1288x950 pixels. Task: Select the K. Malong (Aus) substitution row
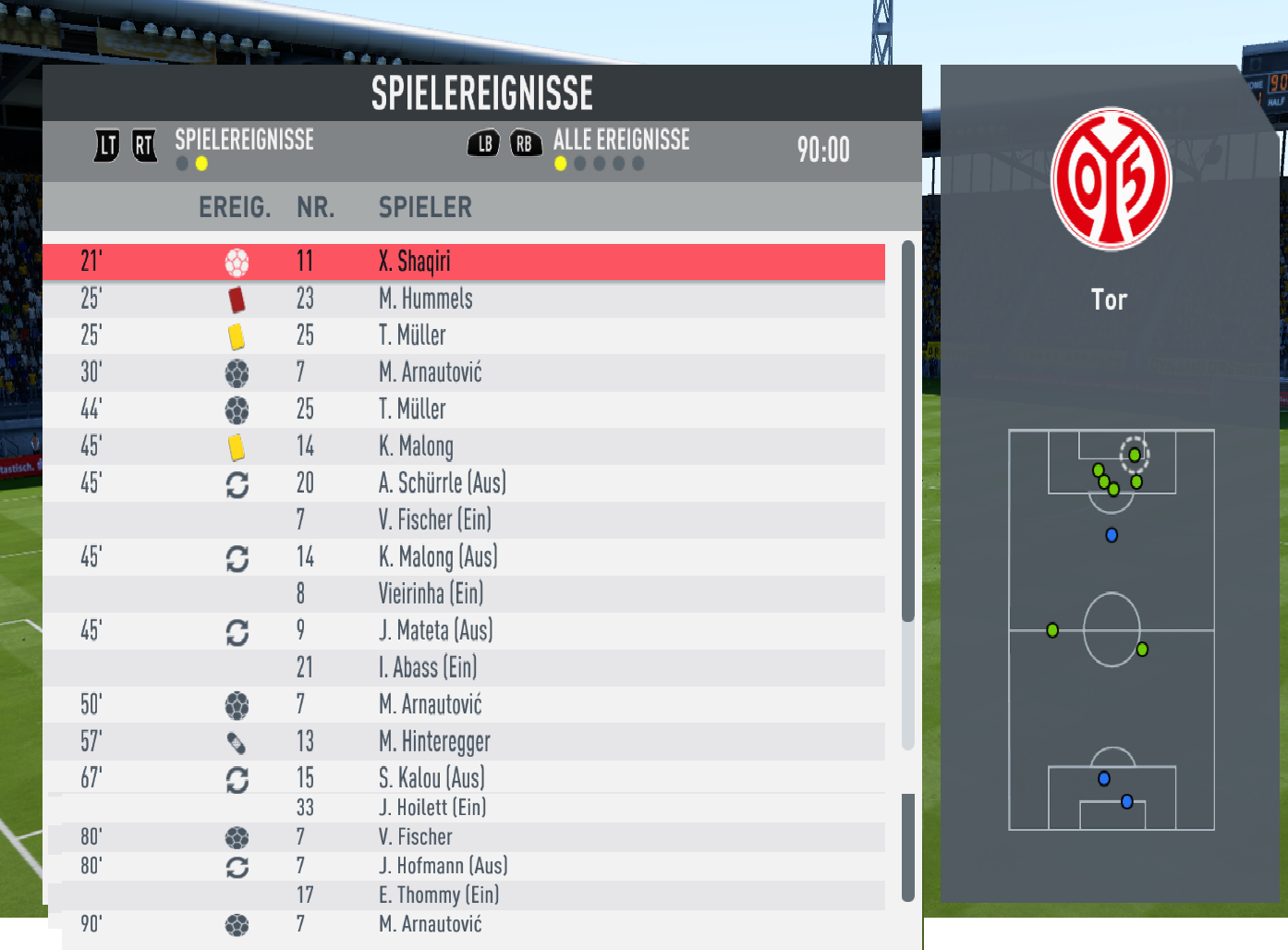(463, 557)
